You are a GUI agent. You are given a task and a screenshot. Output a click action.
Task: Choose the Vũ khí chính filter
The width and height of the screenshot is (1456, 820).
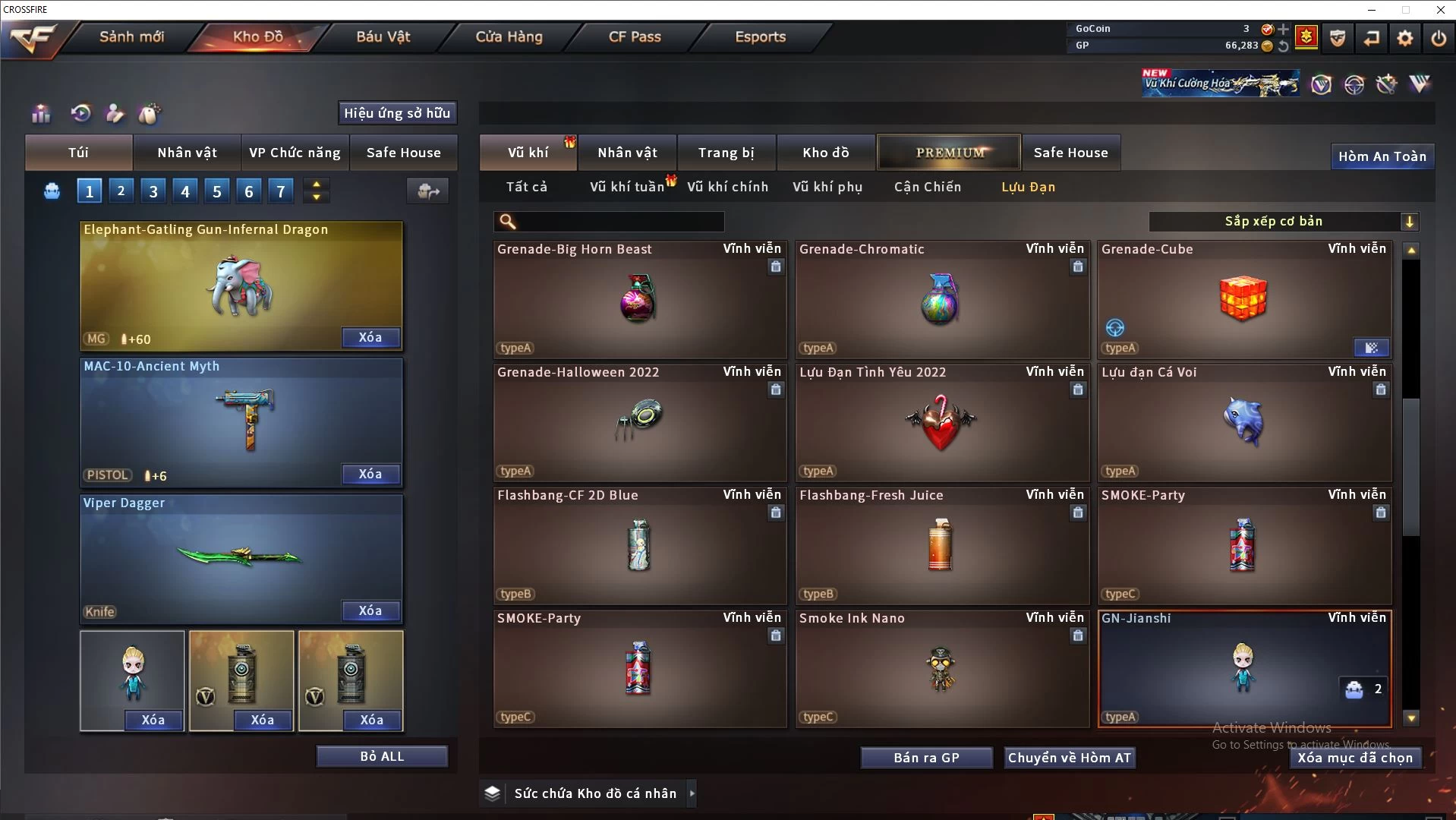pos(727,187)
